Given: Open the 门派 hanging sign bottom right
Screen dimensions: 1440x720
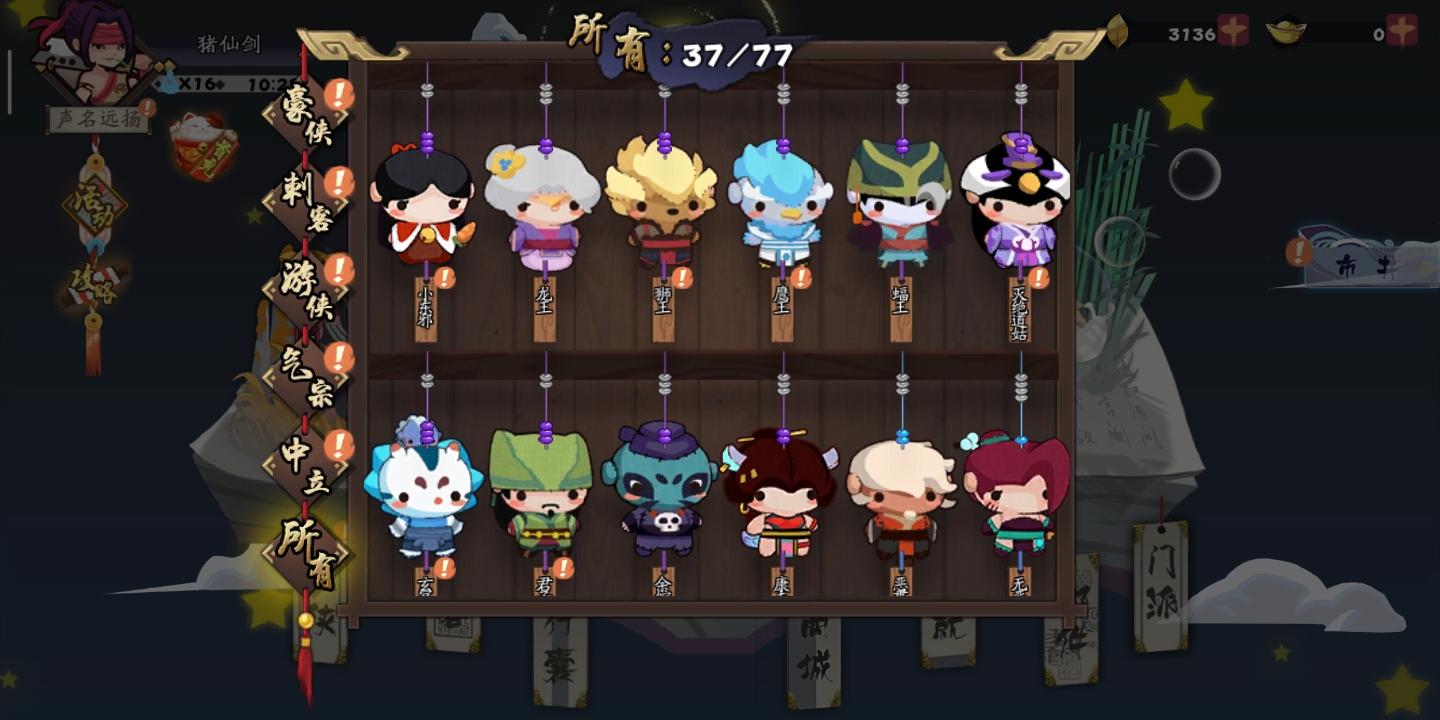Looking at the screenshot, I should tap(1160, 585).
